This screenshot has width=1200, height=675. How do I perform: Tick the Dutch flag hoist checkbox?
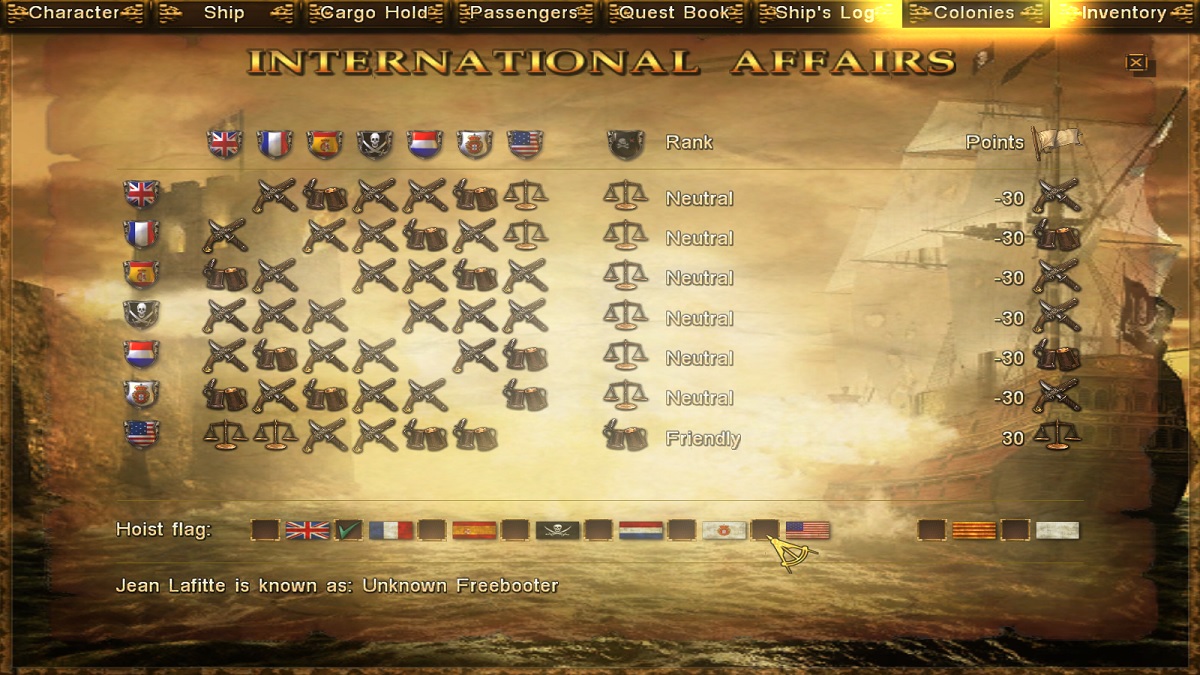(598, 530)
